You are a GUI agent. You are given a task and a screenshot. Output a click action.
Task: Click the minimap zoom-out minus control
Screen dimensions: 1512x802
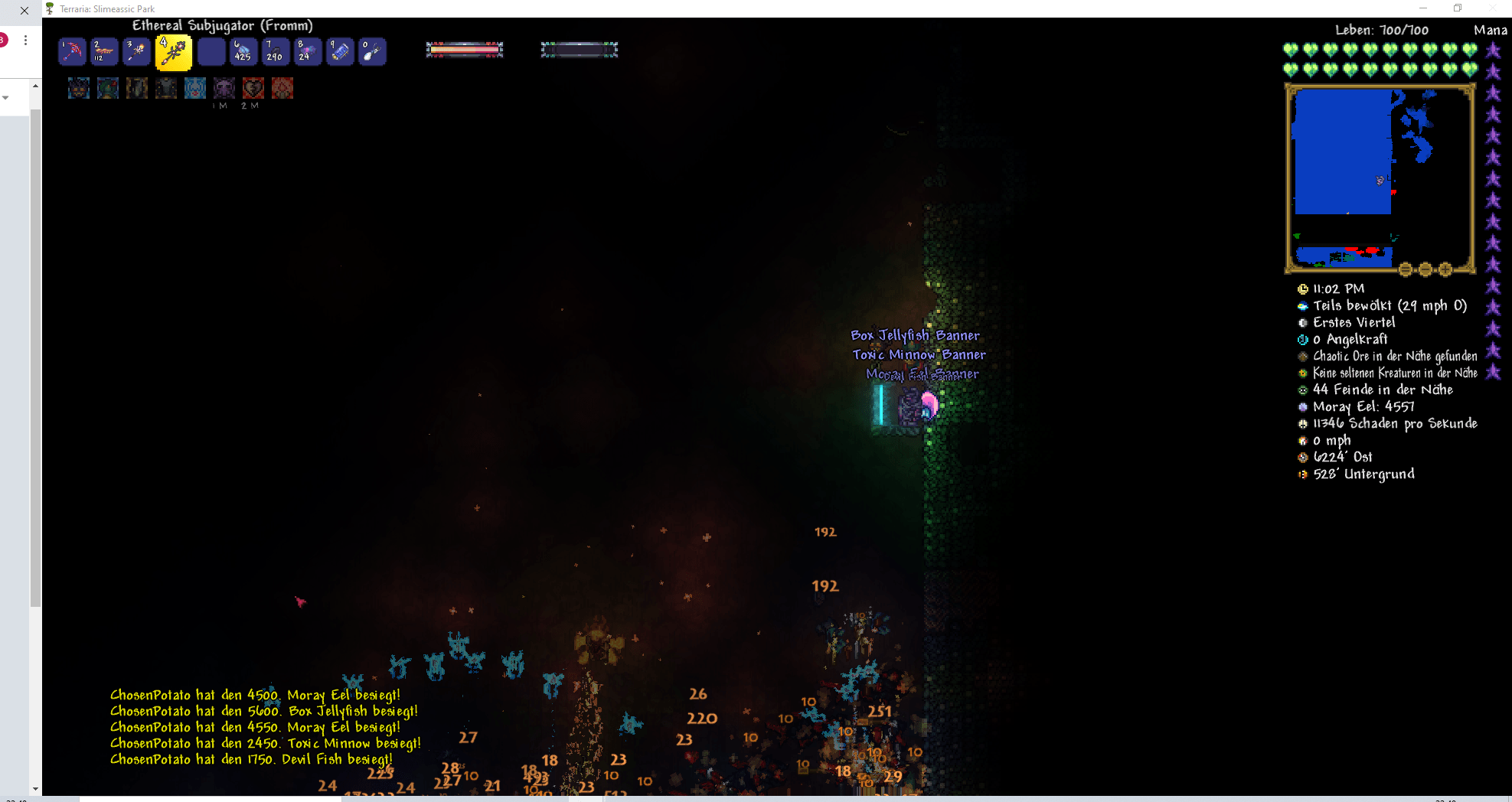(x=1425, y=269)
